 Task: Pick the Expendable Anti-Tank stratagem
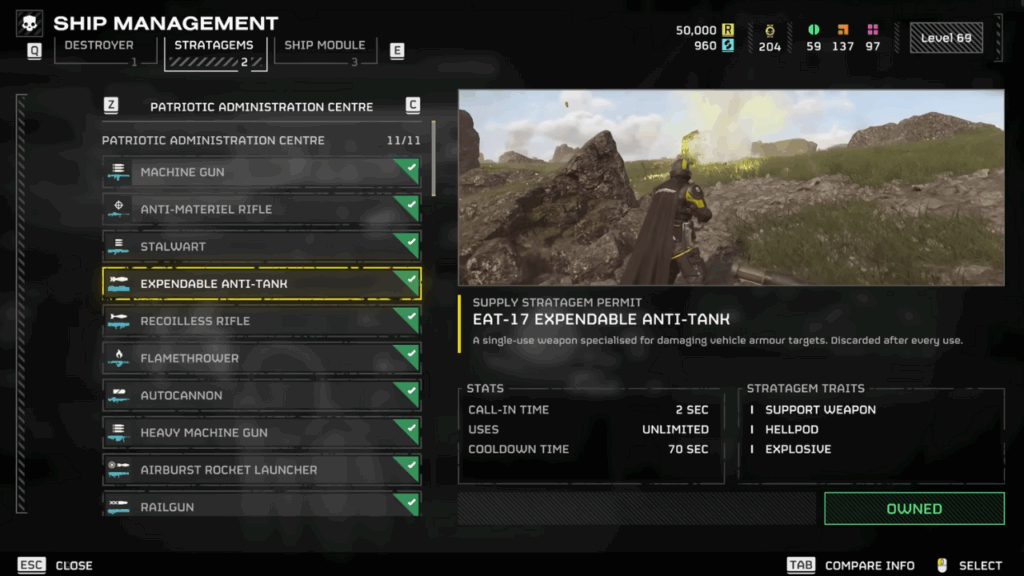pos(261,284)
